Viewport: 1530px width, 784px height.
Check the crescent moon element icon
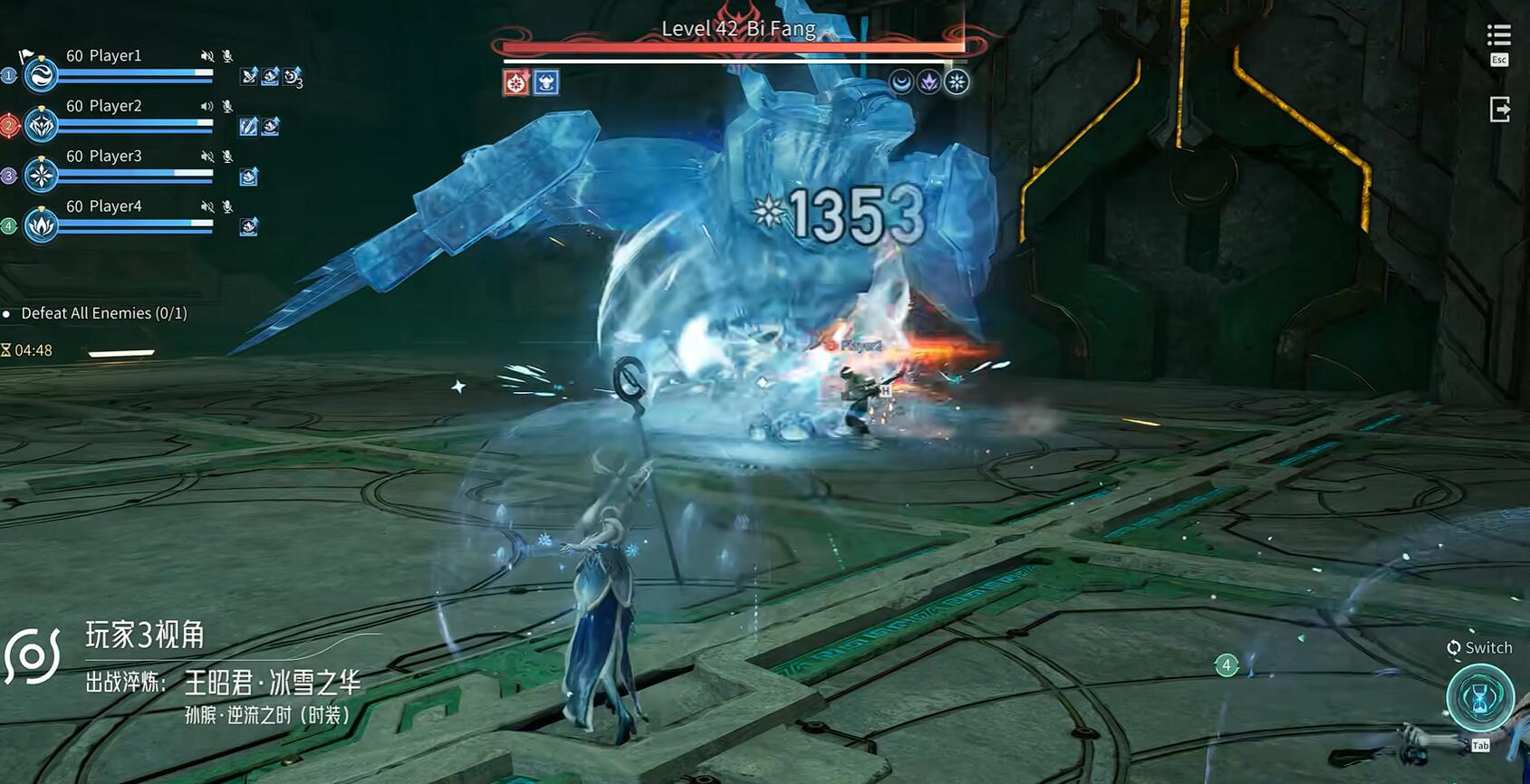click(x=900, y=82)
